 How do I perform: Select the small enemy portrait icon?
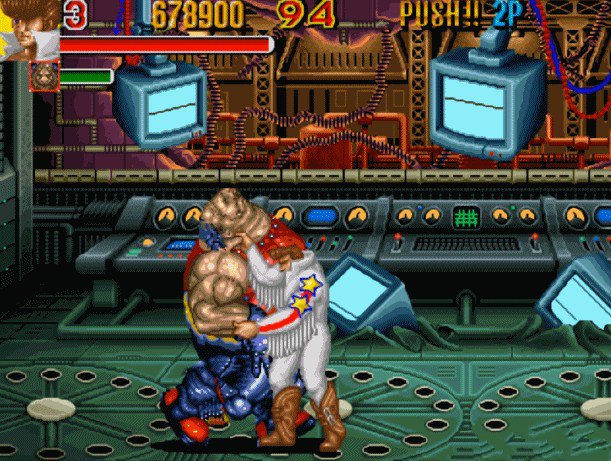click(44, 76)
